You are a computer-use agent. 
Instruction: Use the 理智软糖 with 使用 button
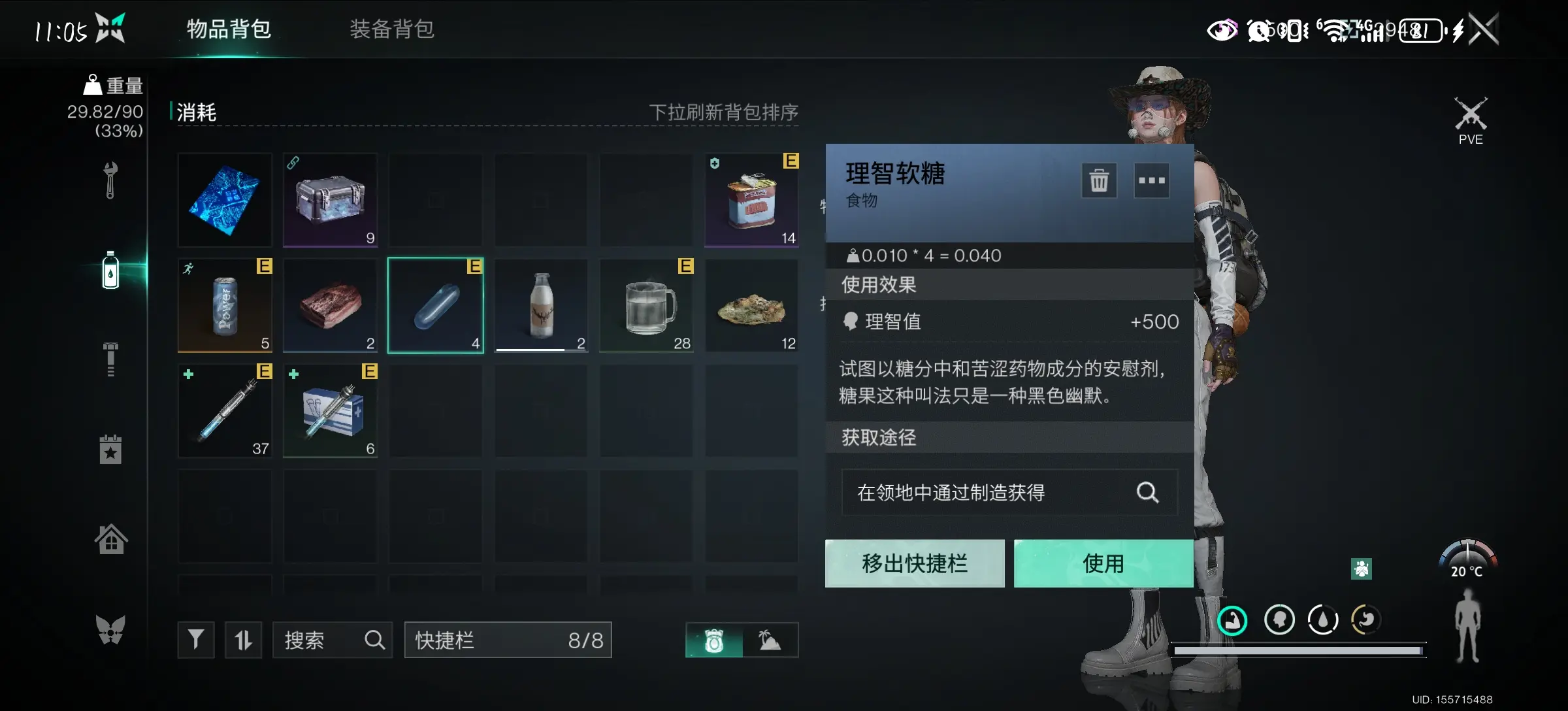(1103, 563)
